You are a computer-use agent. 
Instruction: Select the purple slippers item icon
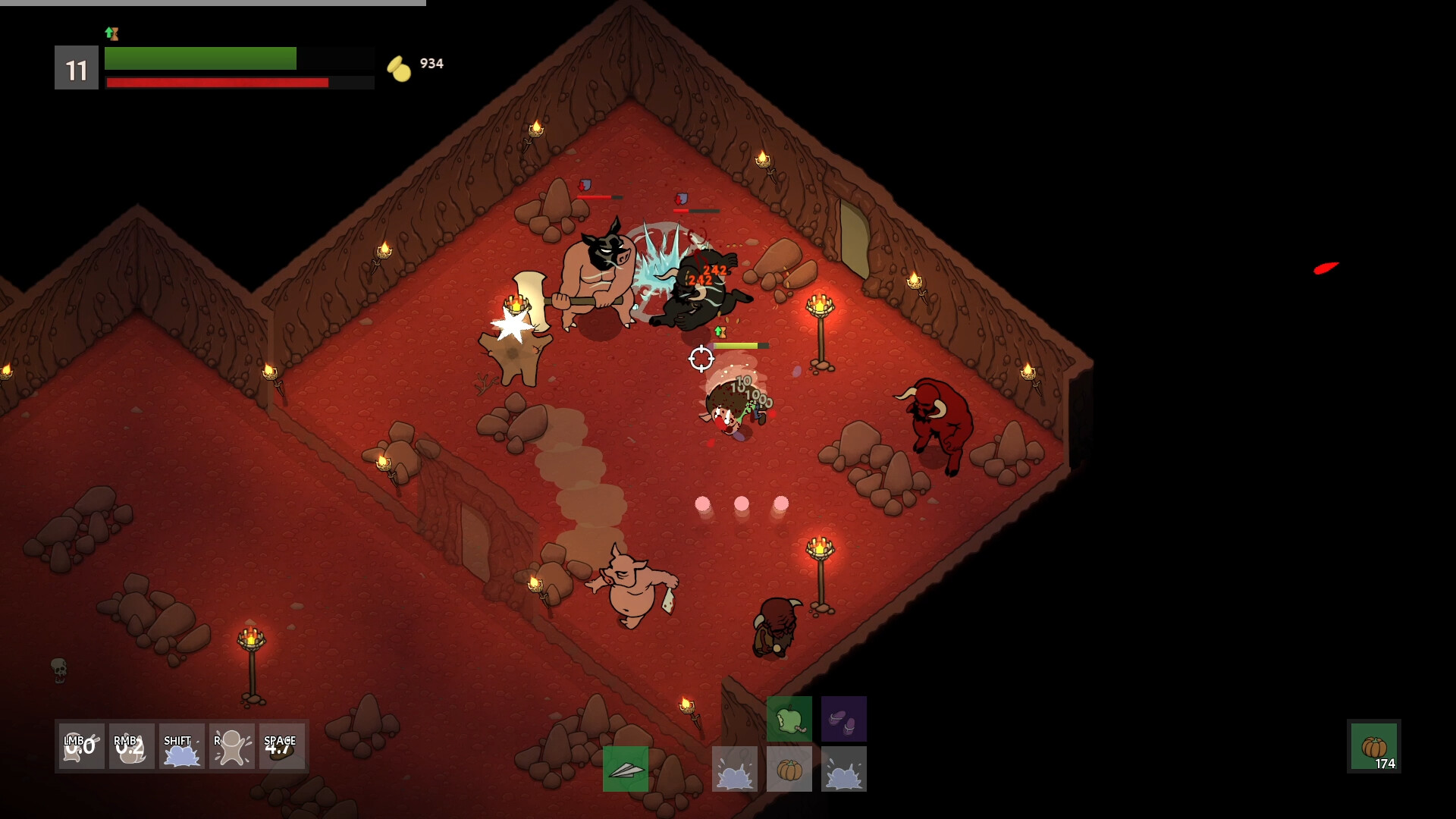[x=844, y=719]
